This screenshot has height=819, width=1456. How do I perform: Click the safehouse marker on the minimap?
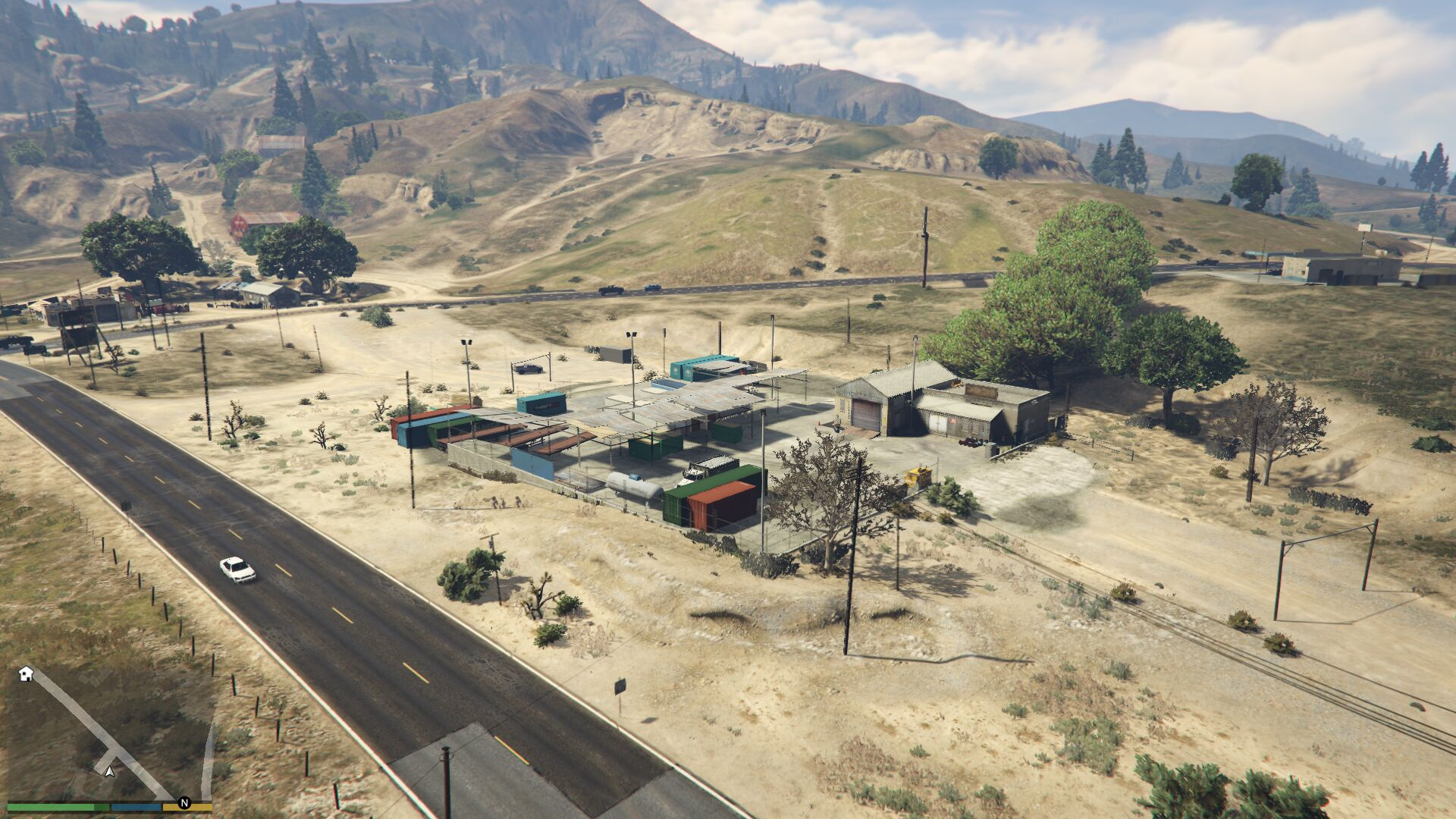26,673
